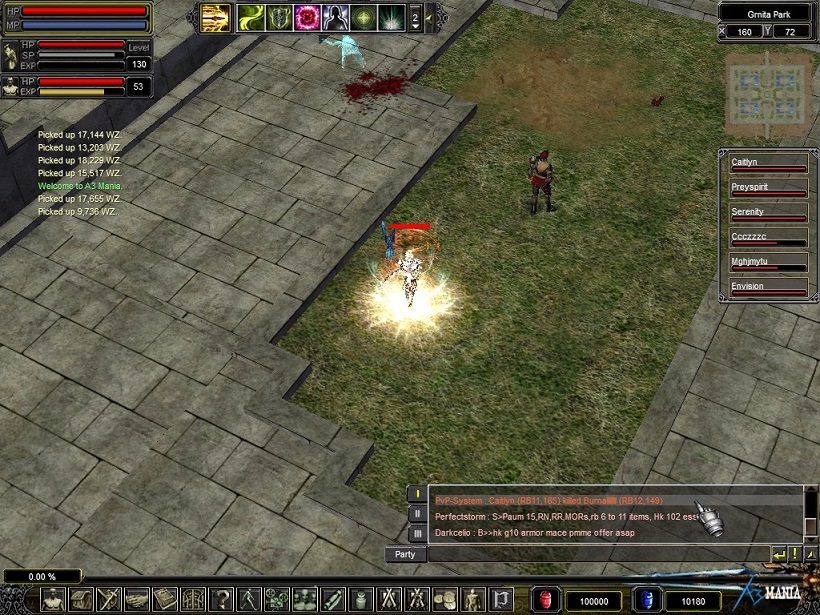Use the blue mana potion slot

pyautogui.click(x=646, y=599)
